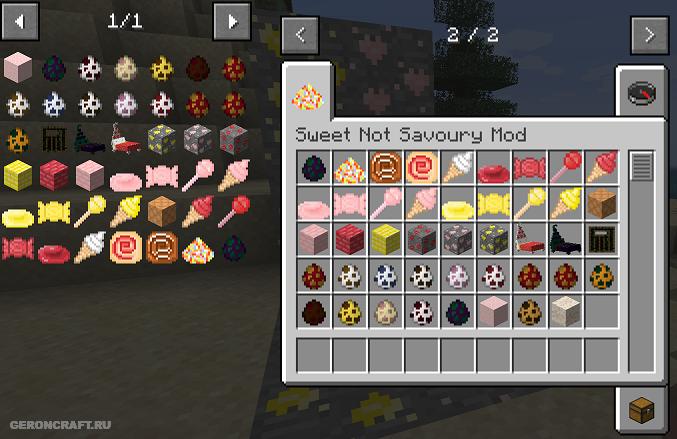This screenshot has height=439, width=677.
Task: Open the chest survival inventory tab
Action: point(641,407)
